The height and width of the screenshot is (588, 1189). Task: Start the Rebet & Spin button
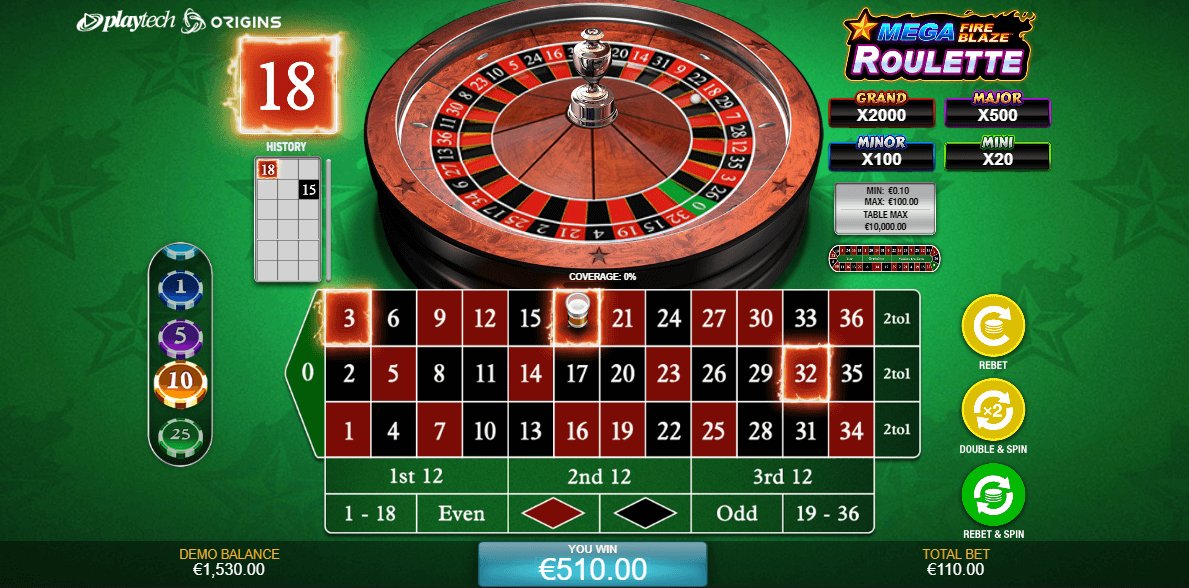[993, 495]
